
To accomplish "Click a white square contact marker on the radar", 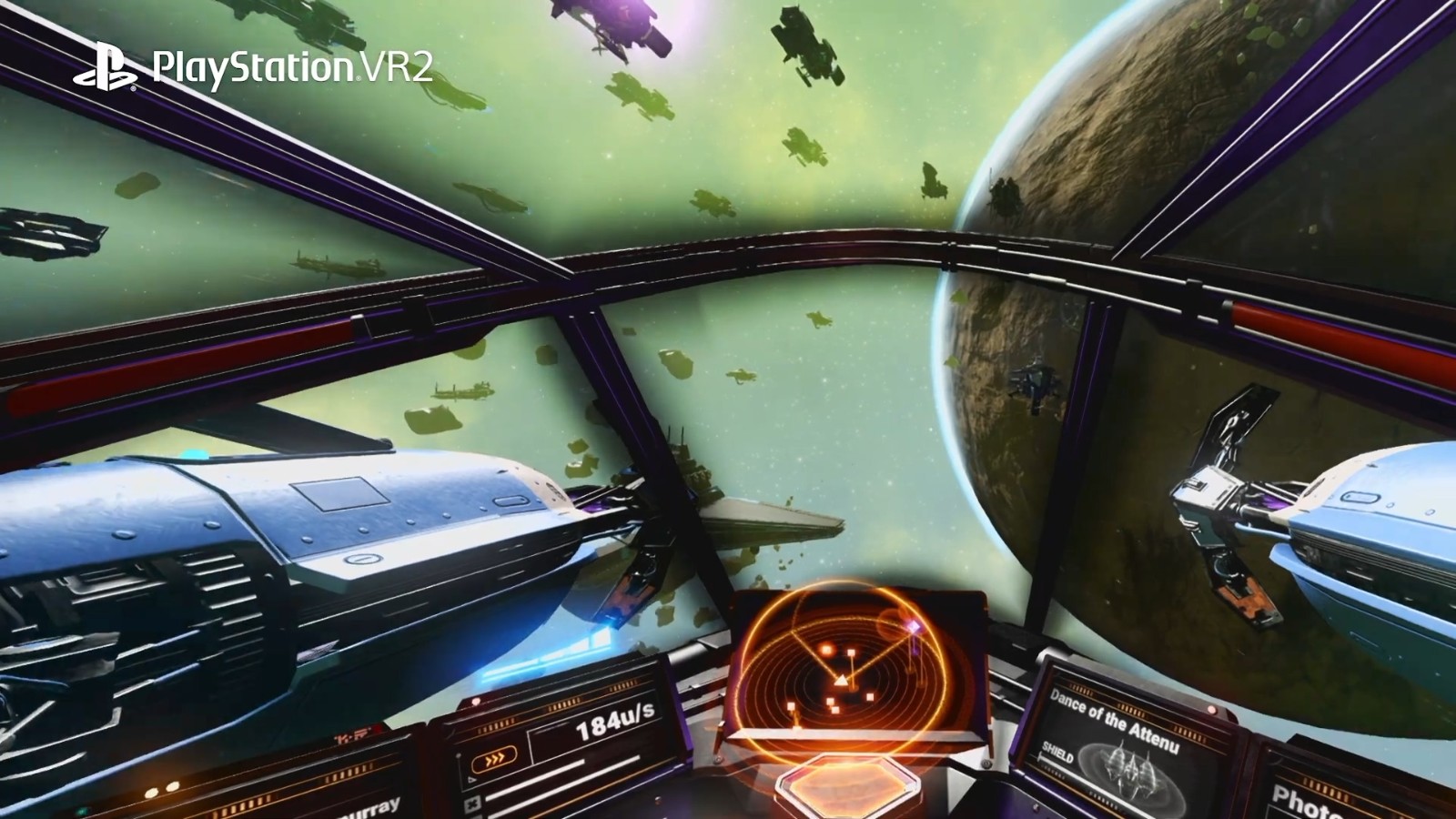I will click(x=851, y=652).
